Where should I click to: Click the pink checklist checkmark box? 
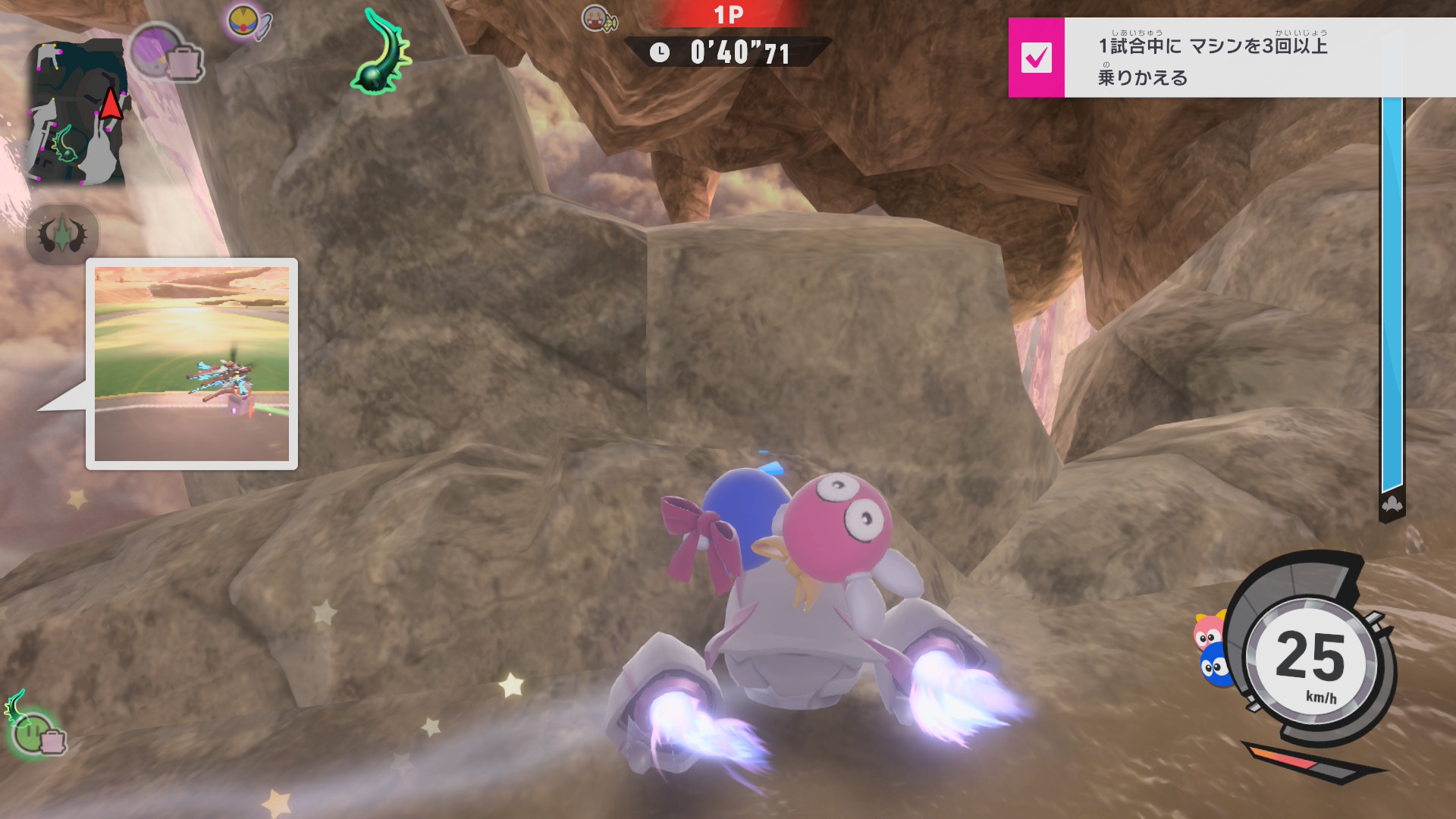pyautogui.click(x=1036, y=58)
